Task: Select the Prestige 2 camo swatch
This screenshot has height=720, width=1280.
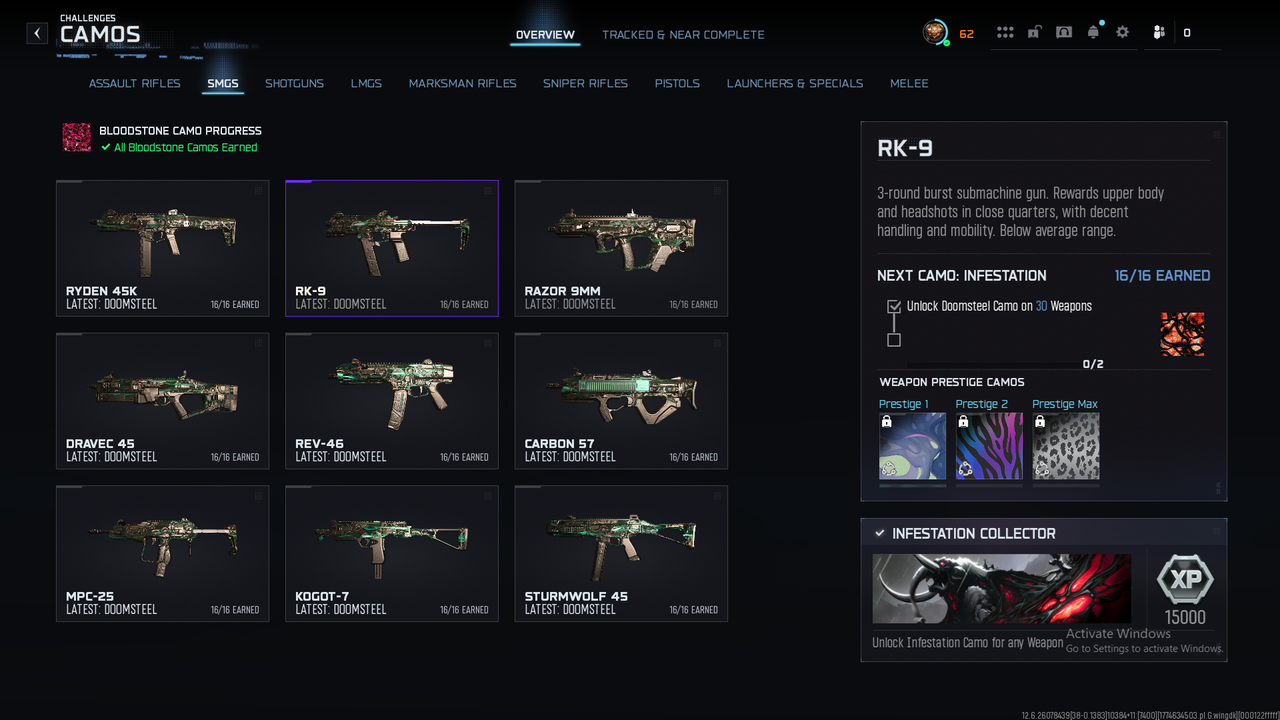Action: click(989, 446)
